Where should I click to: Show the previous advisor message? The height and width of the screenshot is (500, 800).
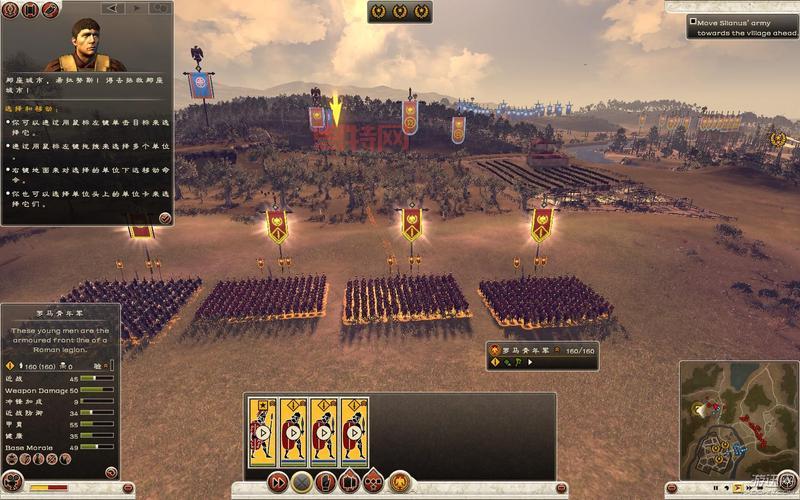click(x=113, y=9)
